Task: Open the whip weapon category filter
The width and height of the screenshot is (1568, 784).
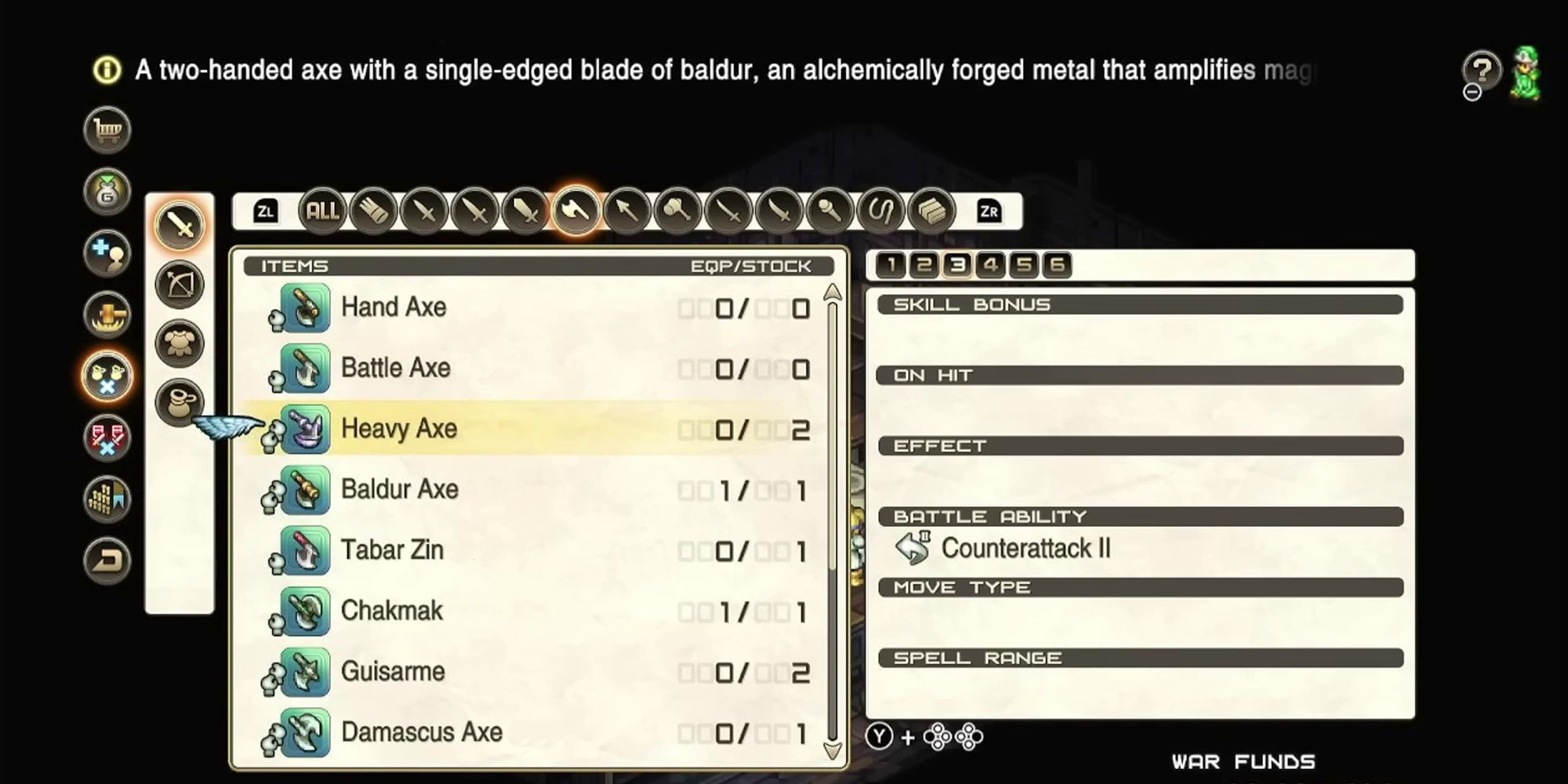Action: click(882, 210)
